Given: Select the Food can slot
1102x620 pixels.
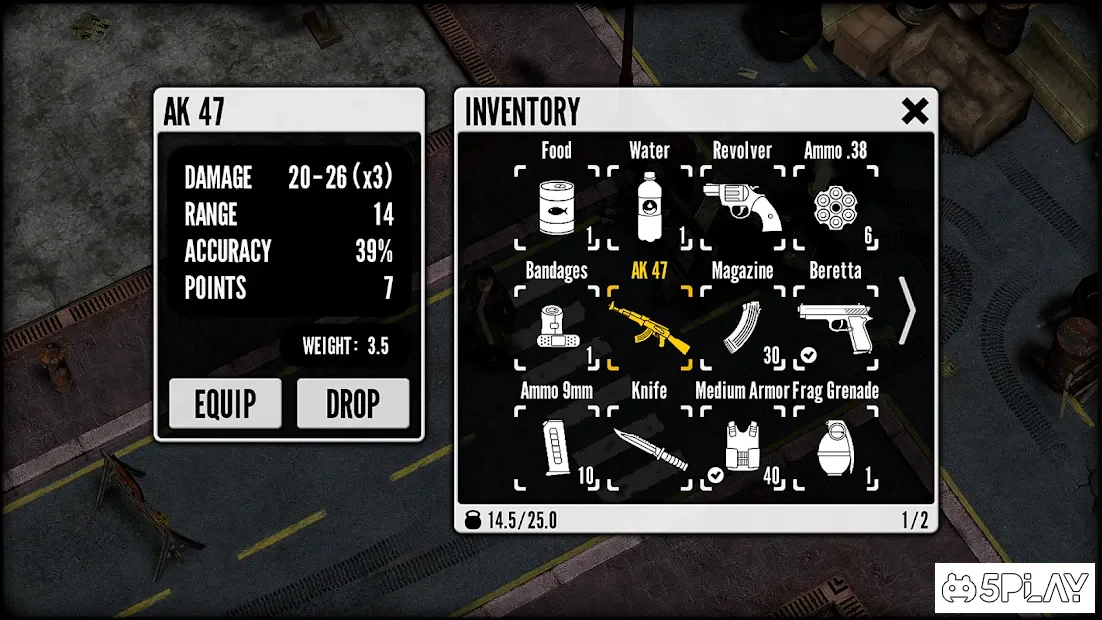Looking at the screenshot, I should pyautogui.click(x=557, y=207).
